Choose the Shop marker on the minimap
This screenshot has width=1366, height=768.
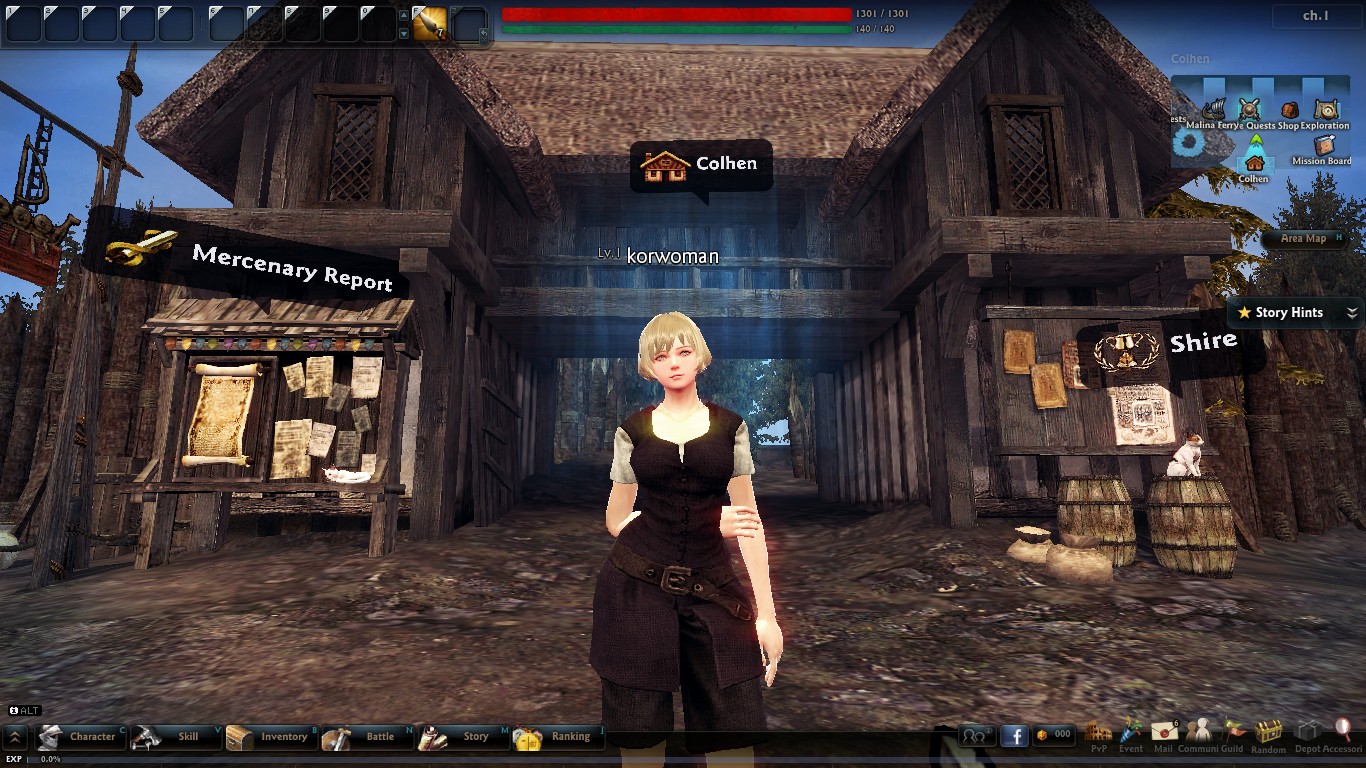pos(1289,111)
